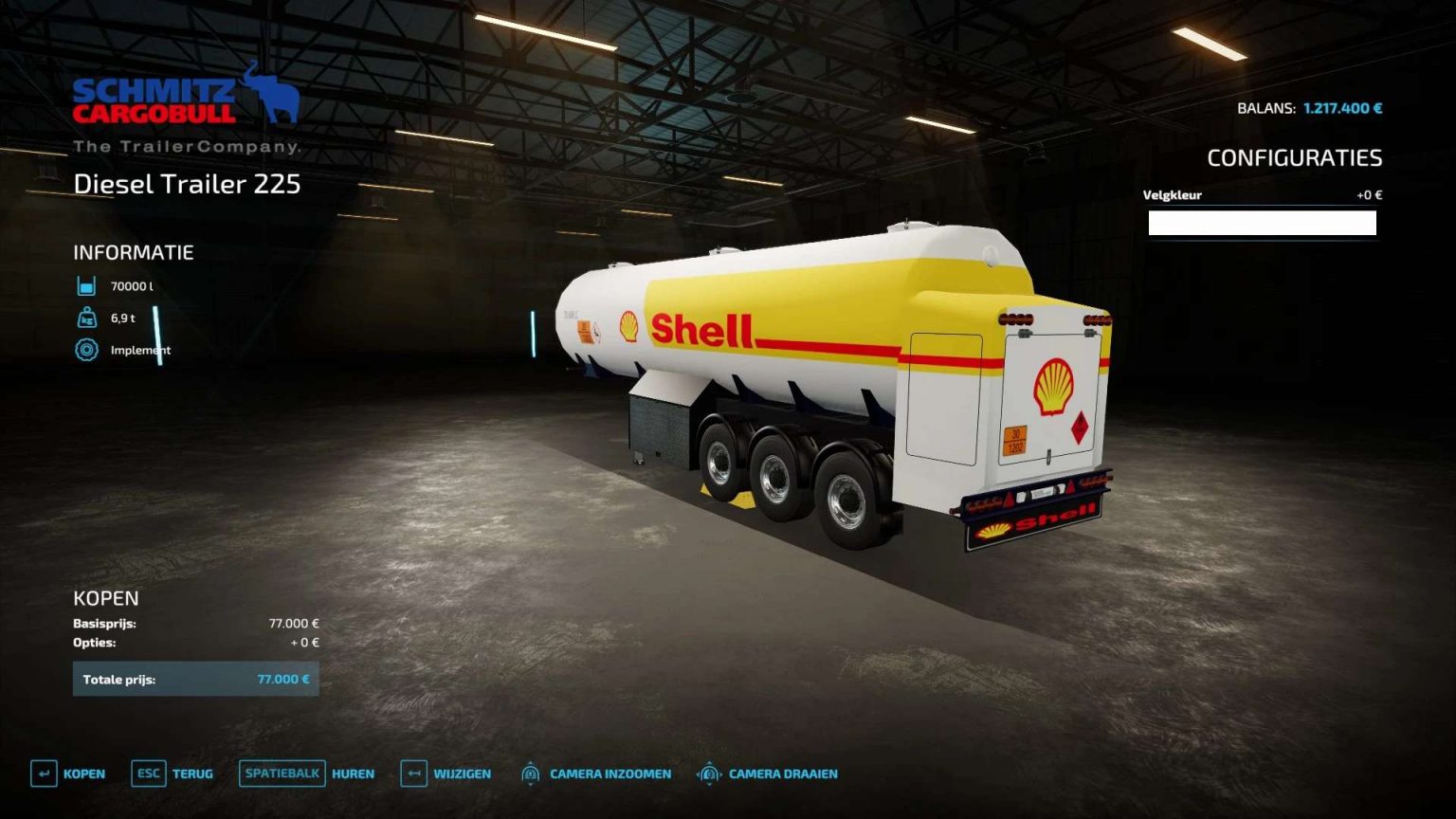This screenshot has height=819, width=1456.
Task: Select the weight icon next to 6,9 t
Action: [x=84, y=318]
